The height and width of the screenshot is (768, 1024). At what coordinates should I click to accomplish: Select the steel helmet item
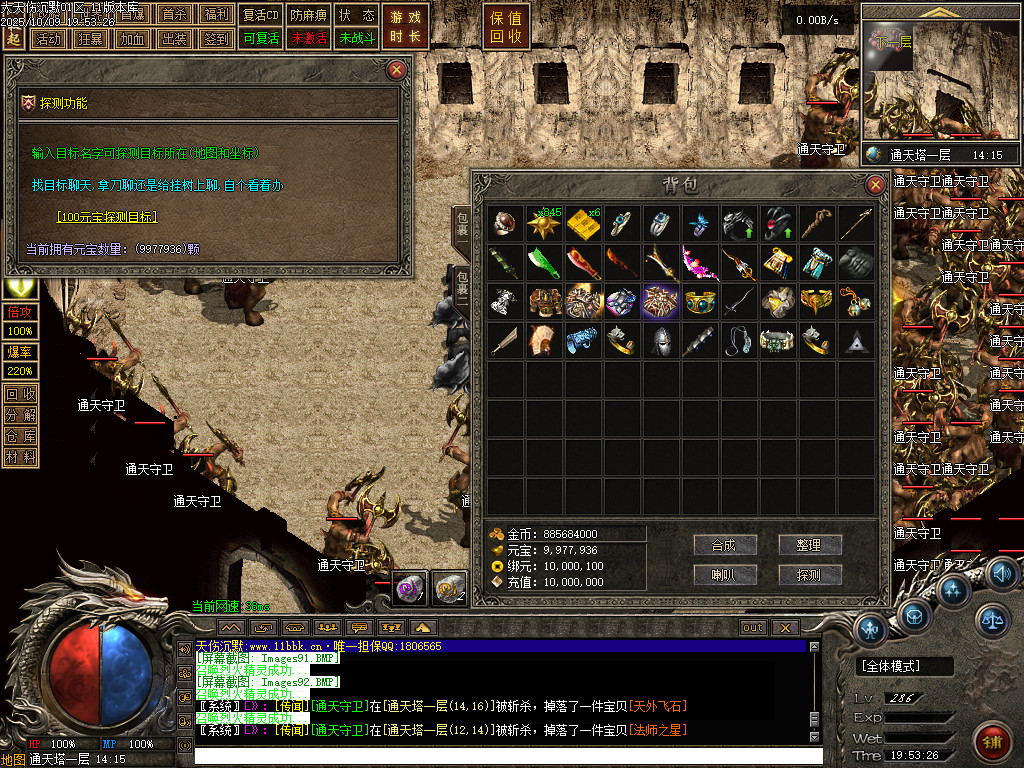tap(660, 341)
